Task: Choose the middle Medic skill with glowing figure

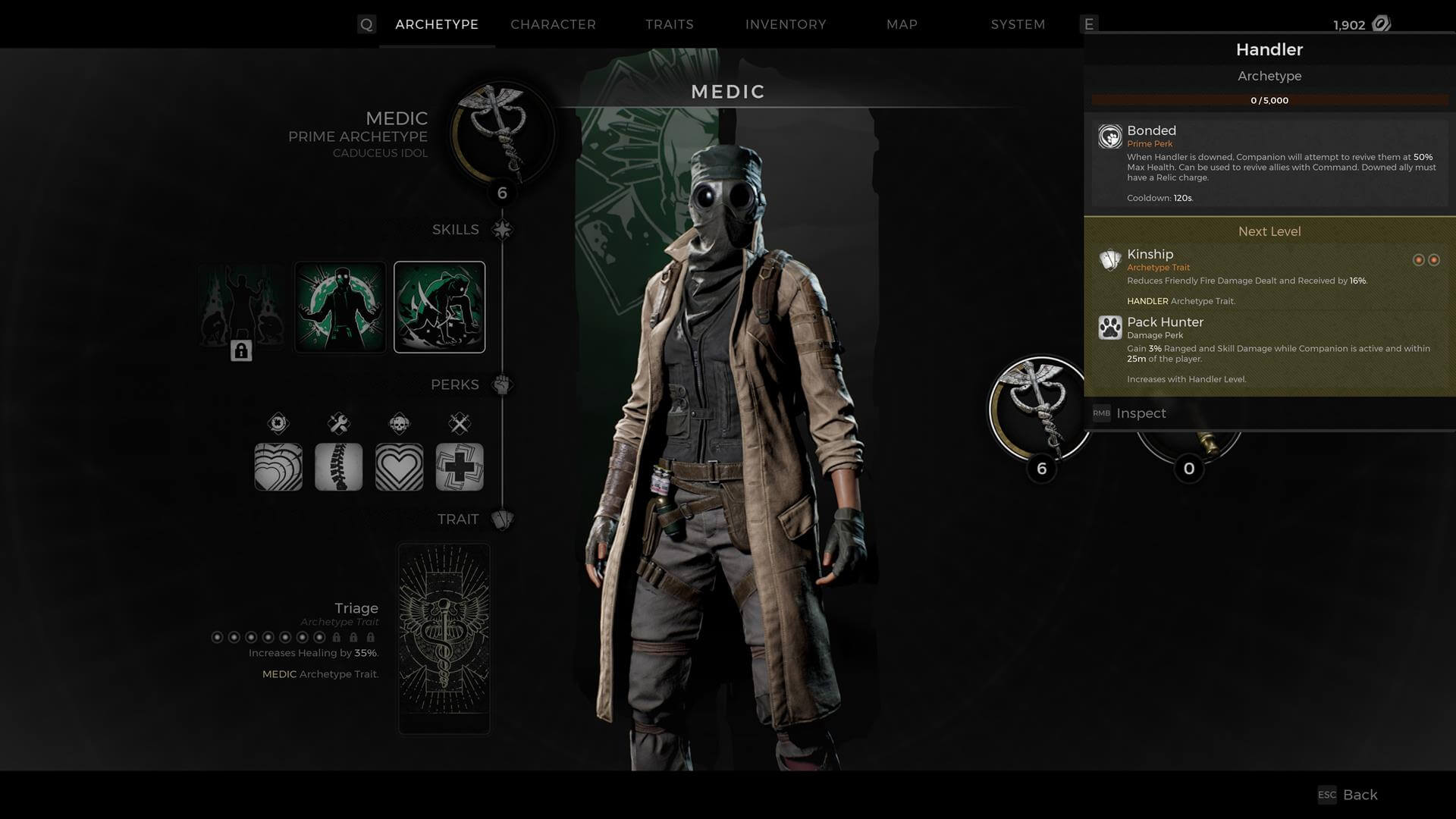Action: point(340,307)
